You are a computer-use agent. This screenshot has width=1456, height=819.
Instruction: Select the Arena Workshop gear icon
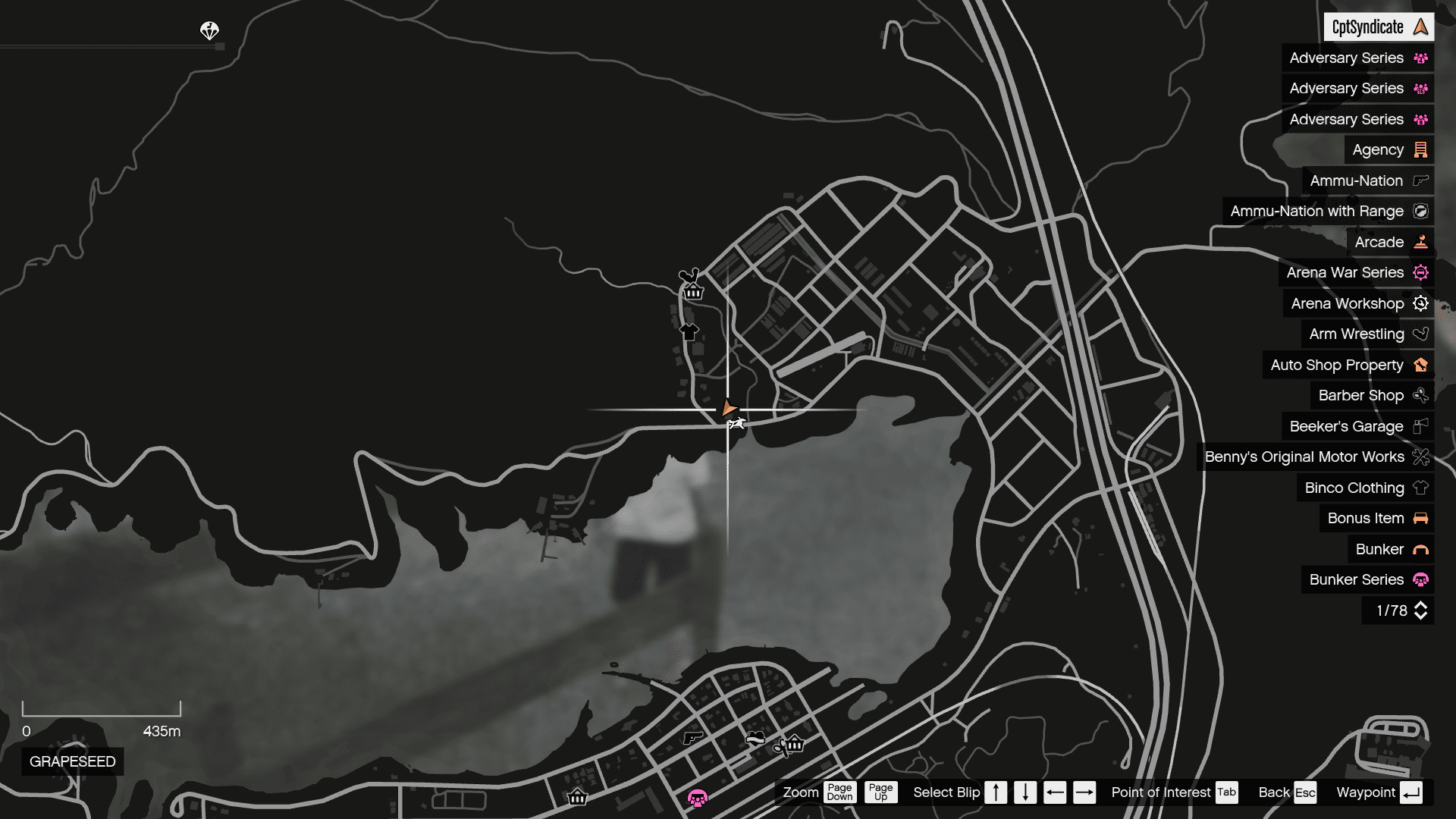(1420, 303)
